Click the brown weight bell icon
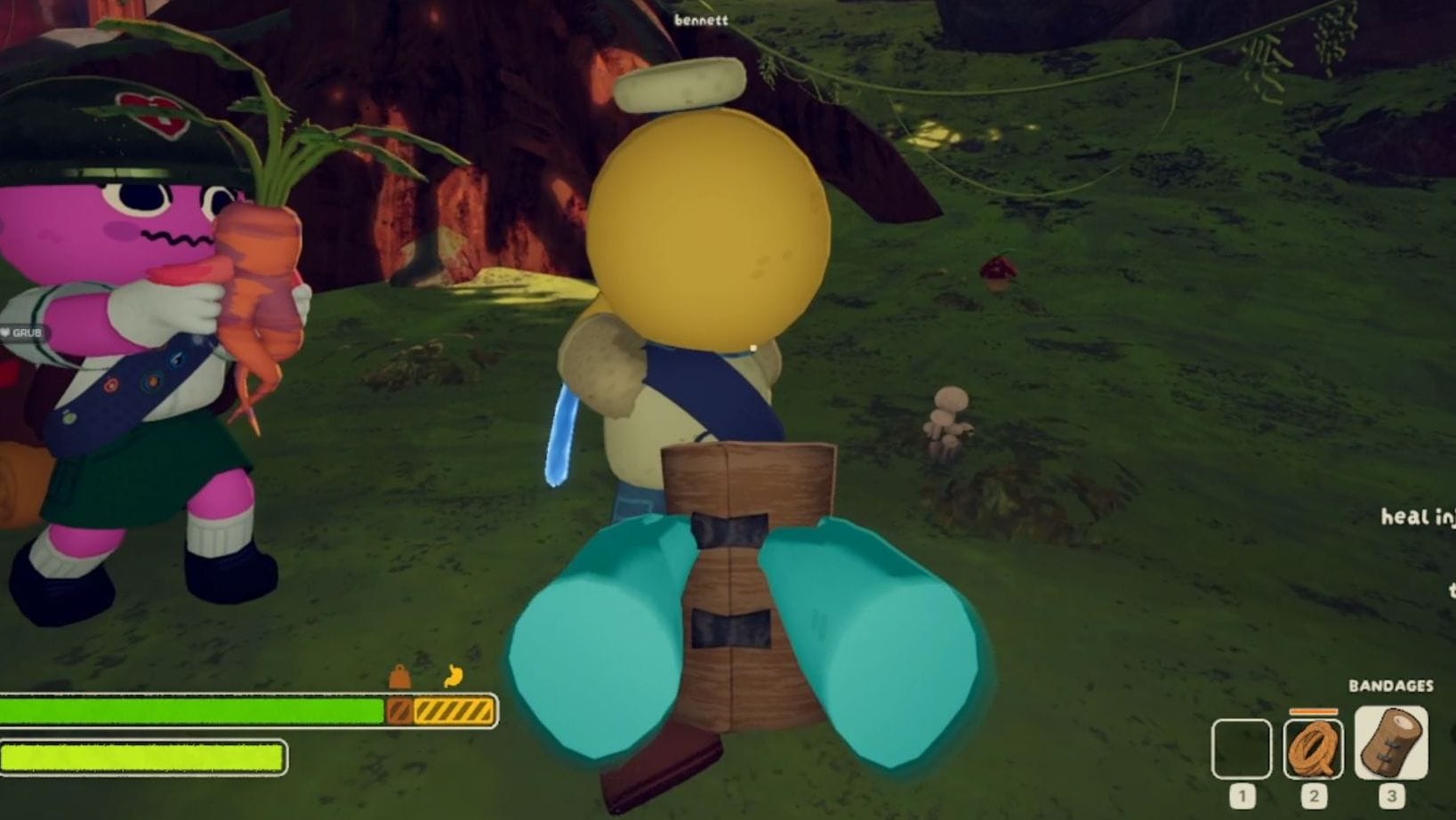This screenshot has height=820, width=1456. (400, 679)
